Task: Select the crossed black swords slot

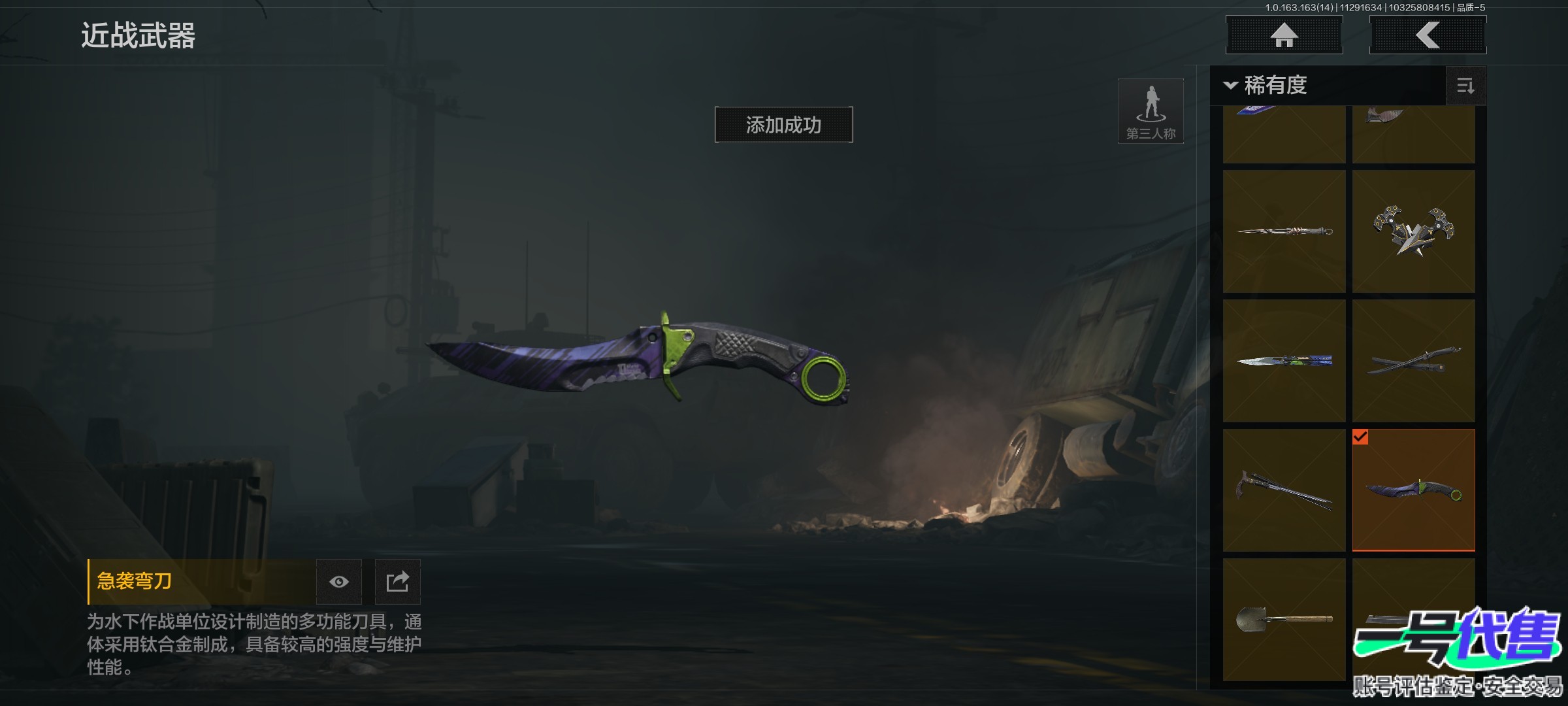Action: click(1413, 361)
